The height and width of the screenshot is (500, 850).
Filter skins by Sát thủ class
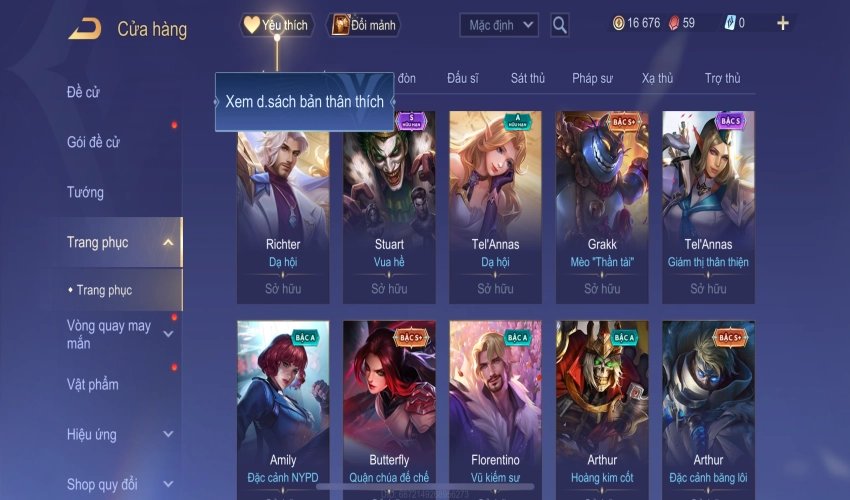(x=527, y=78)
